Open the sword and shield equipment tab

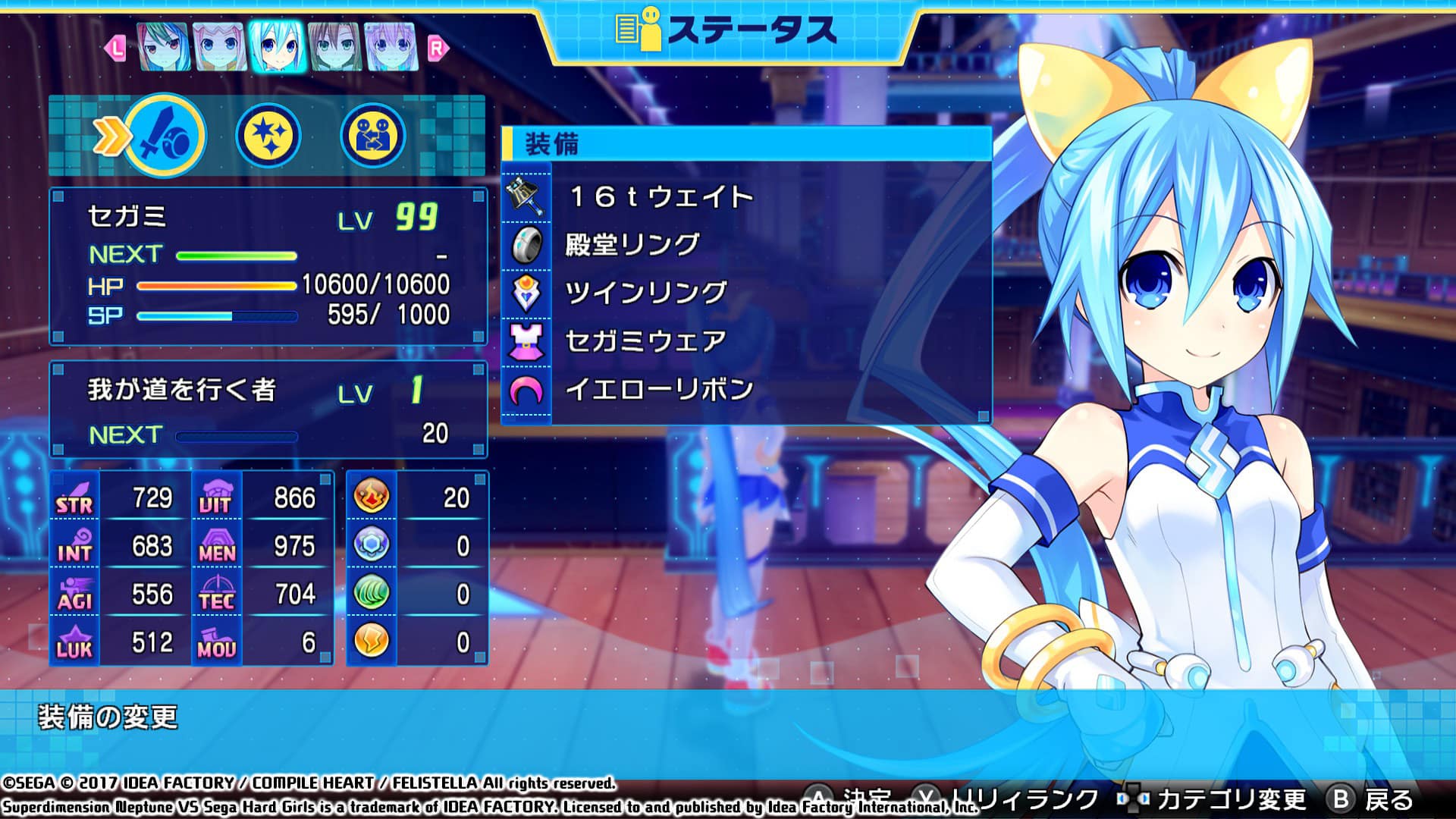click(x=165, y=136)
